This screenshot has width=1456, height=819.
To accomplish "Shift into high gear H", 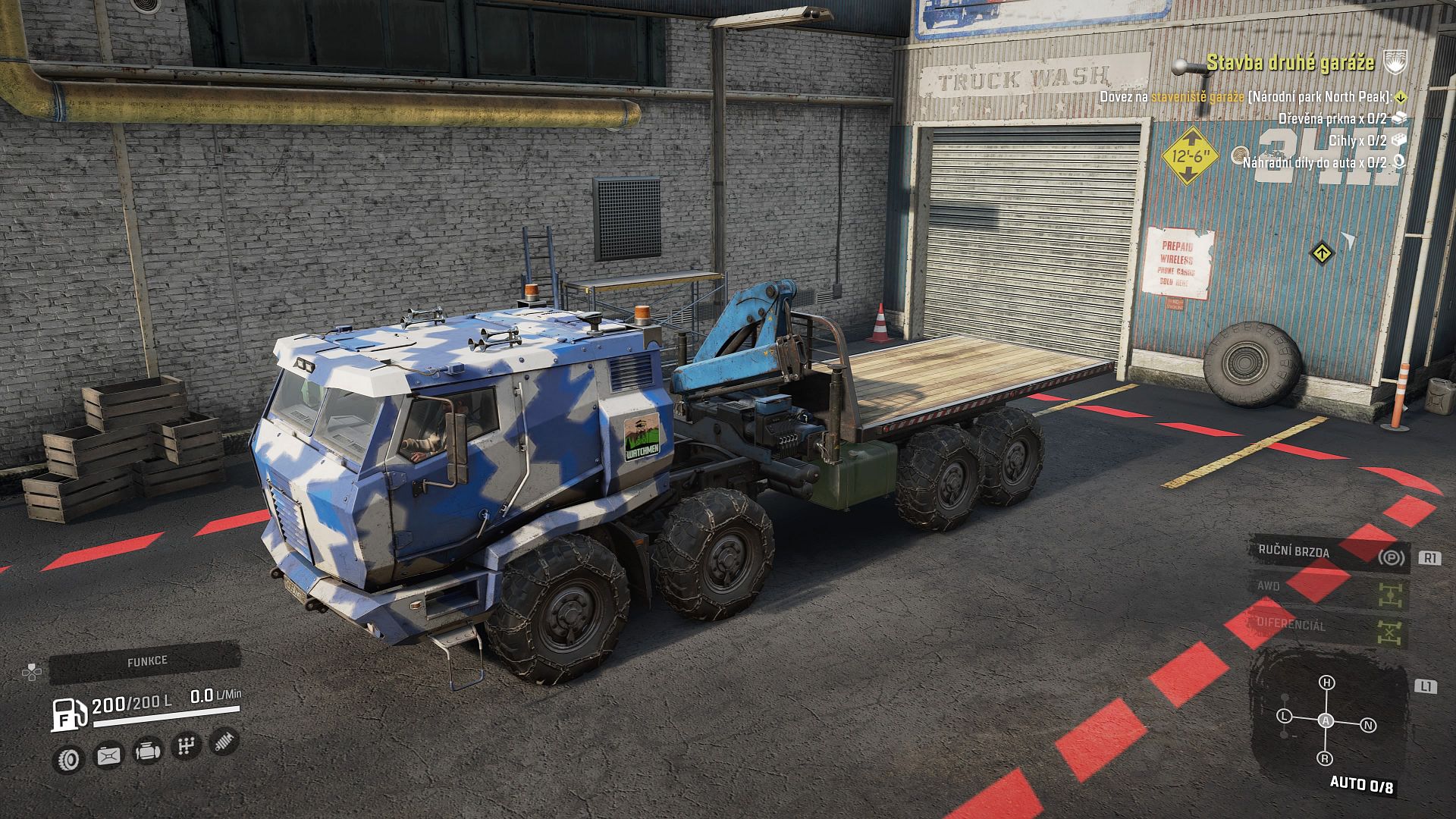I will (x=1326, y=682).
